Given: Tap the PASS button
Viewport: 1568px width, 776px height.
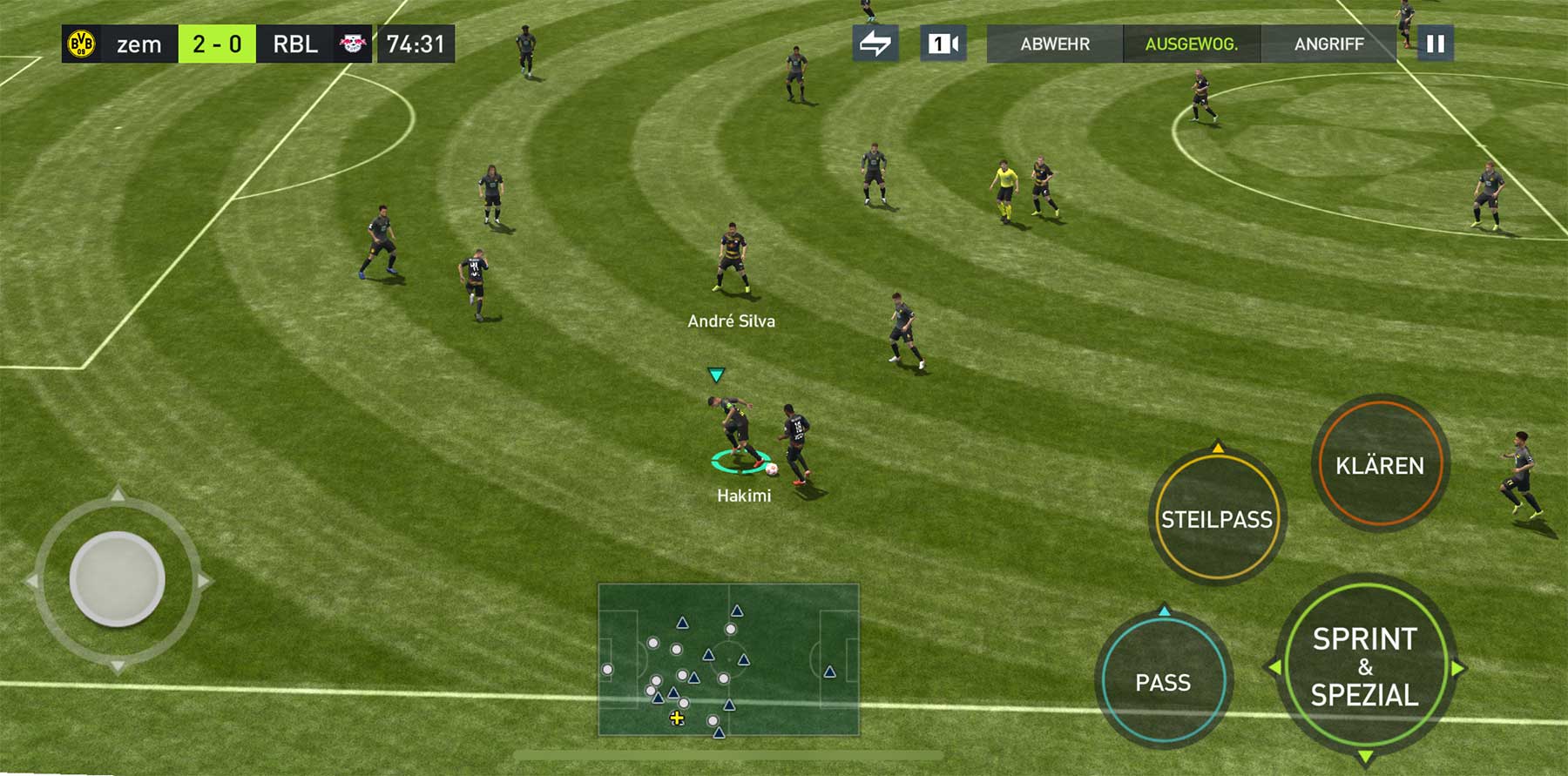Looking at the screenshot, I should point(1163,682).
